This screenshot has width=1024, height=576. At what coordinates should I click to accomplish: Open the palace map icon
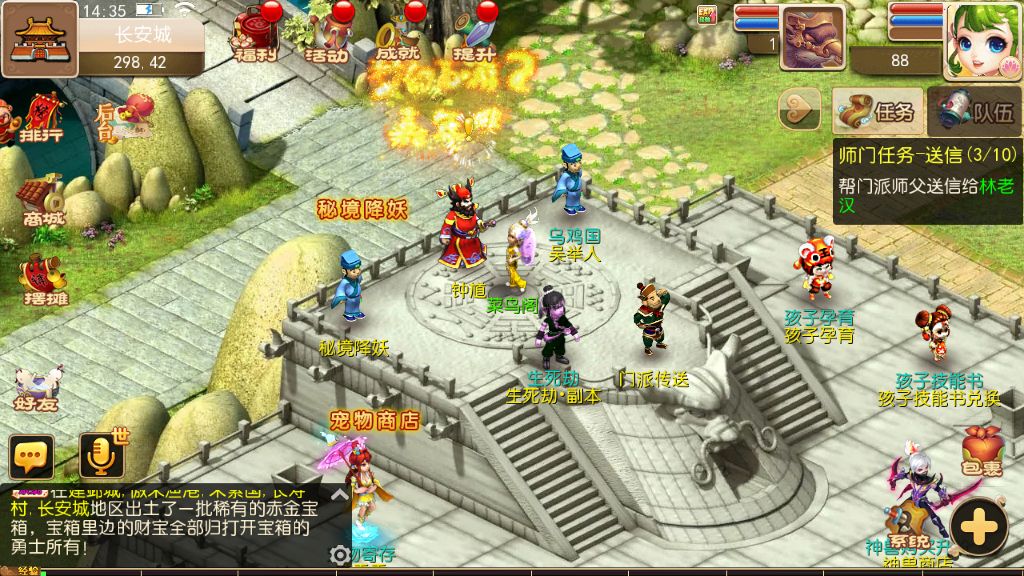click(39, 41)
